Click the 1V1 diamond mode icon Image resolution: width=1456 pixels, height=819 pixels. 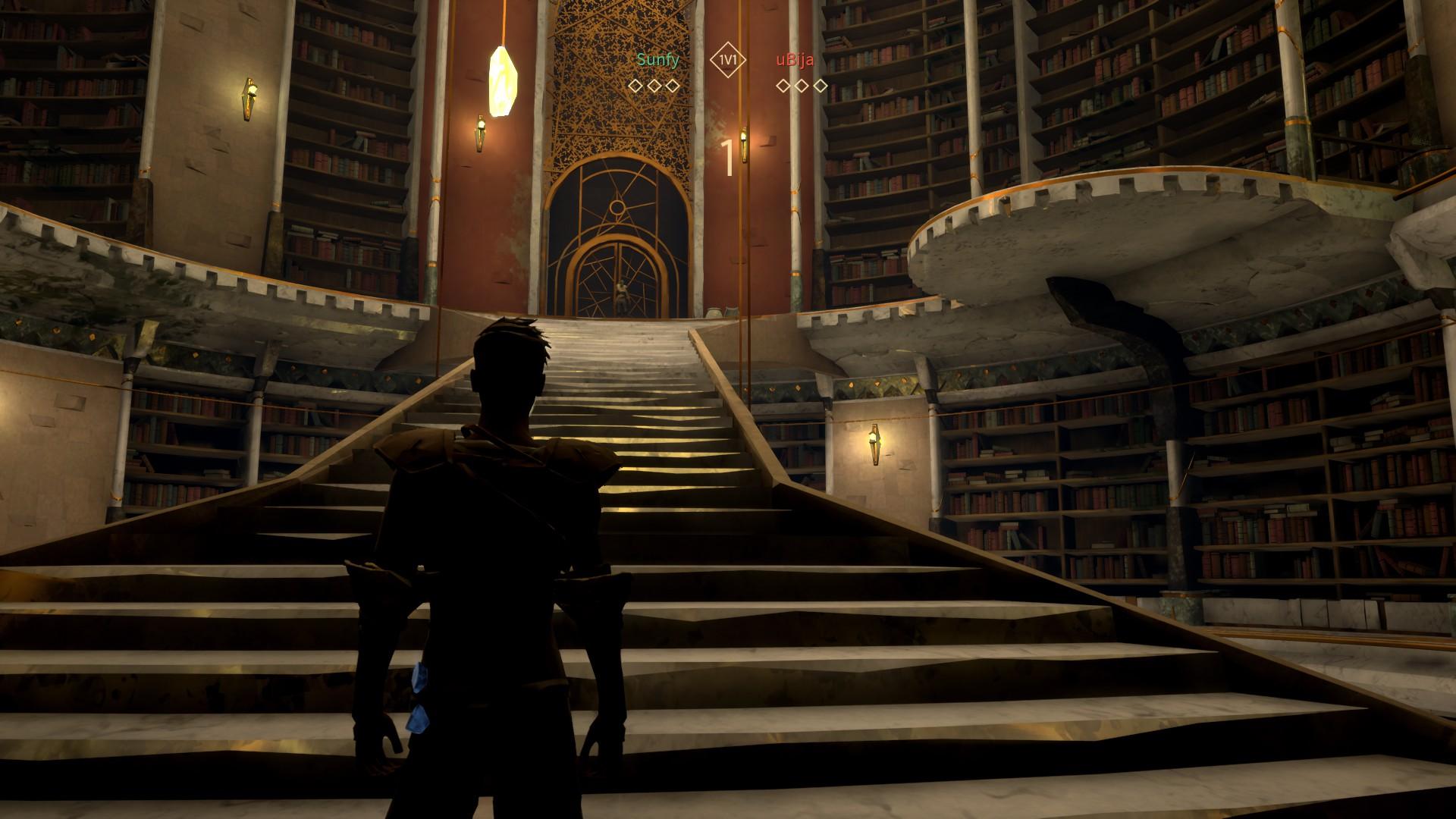(728, 60)
